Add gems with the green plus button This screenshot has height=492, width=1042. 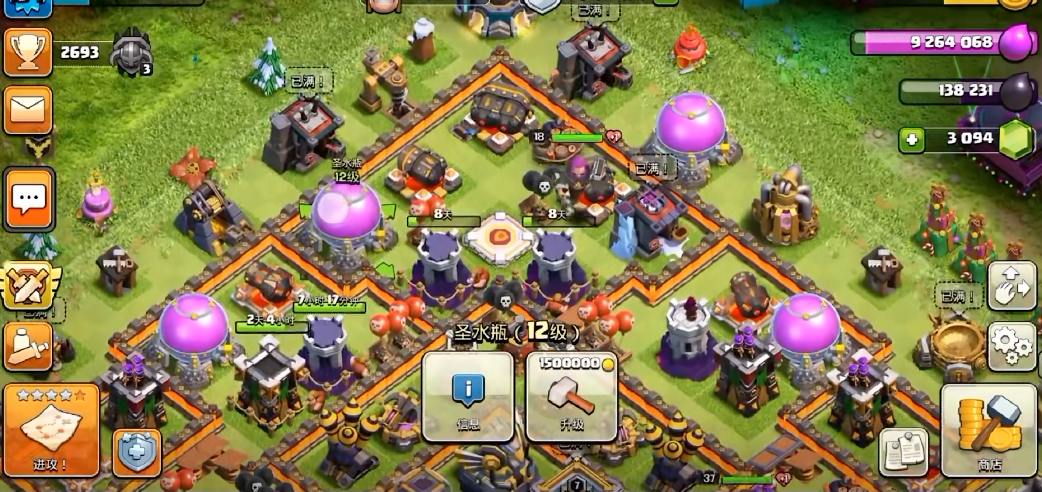[910, 140]
